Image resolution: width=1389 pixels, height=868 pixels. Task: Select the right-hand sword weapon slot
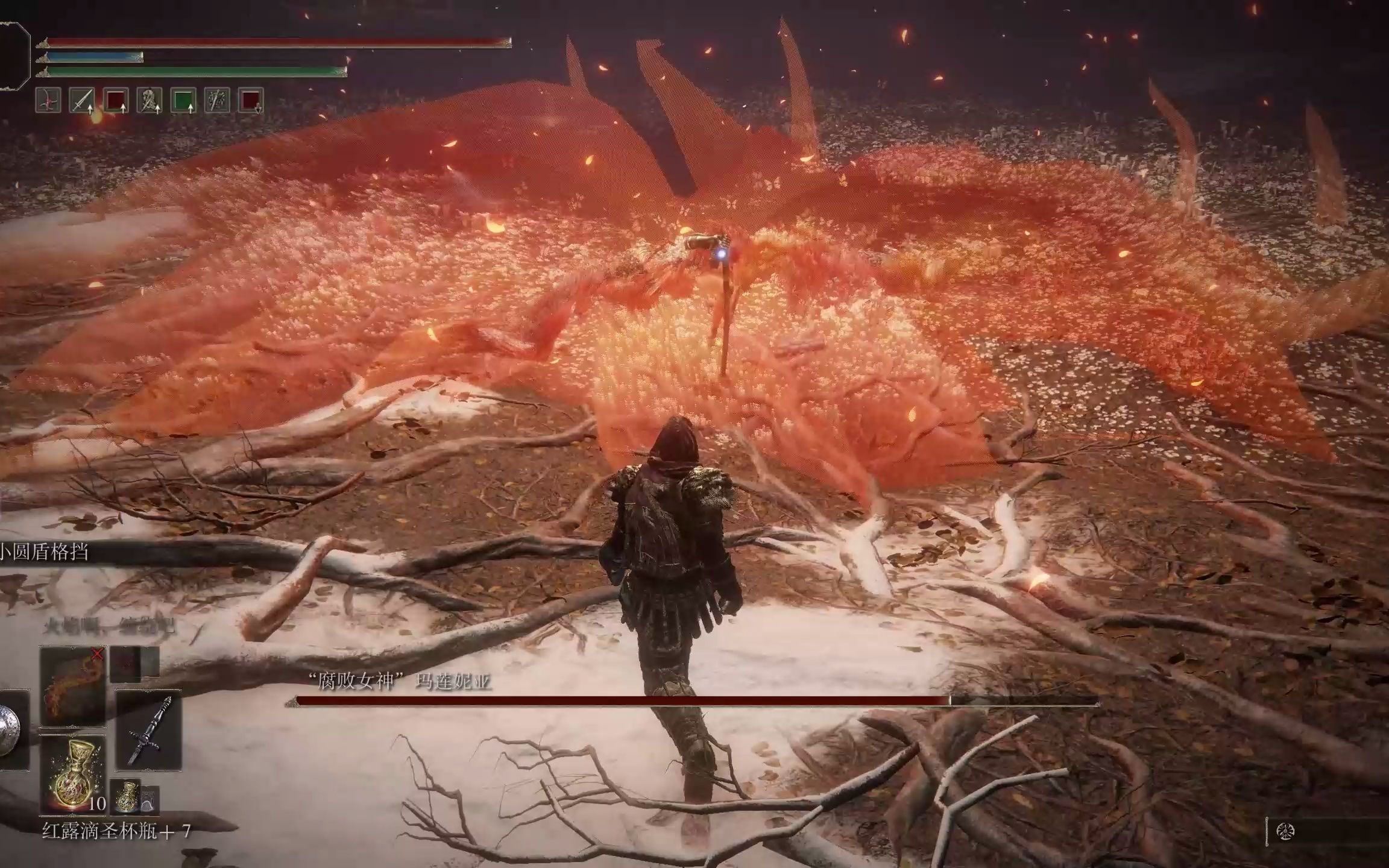(x=148, y=729)
